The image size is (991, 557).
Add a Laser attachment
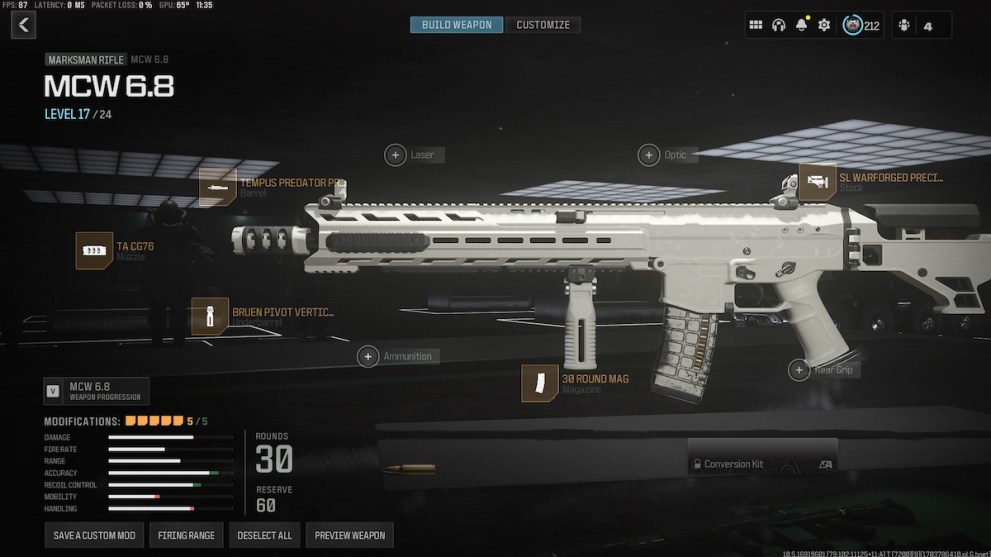[x=395, y=155]
